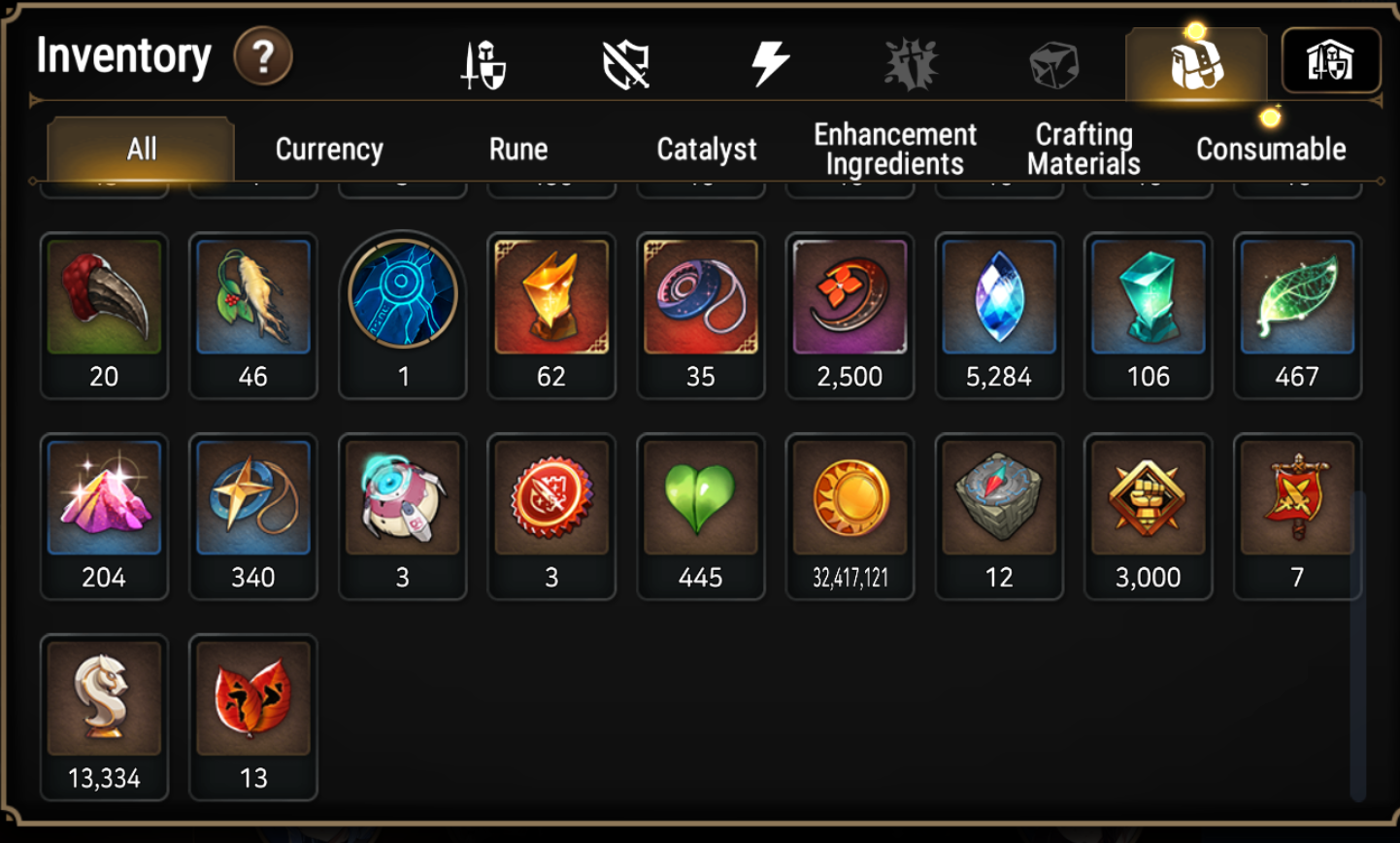Open the Crafting Materials tab
The width and height of the screenshot is (1400, 843).
coord(1083,147)
